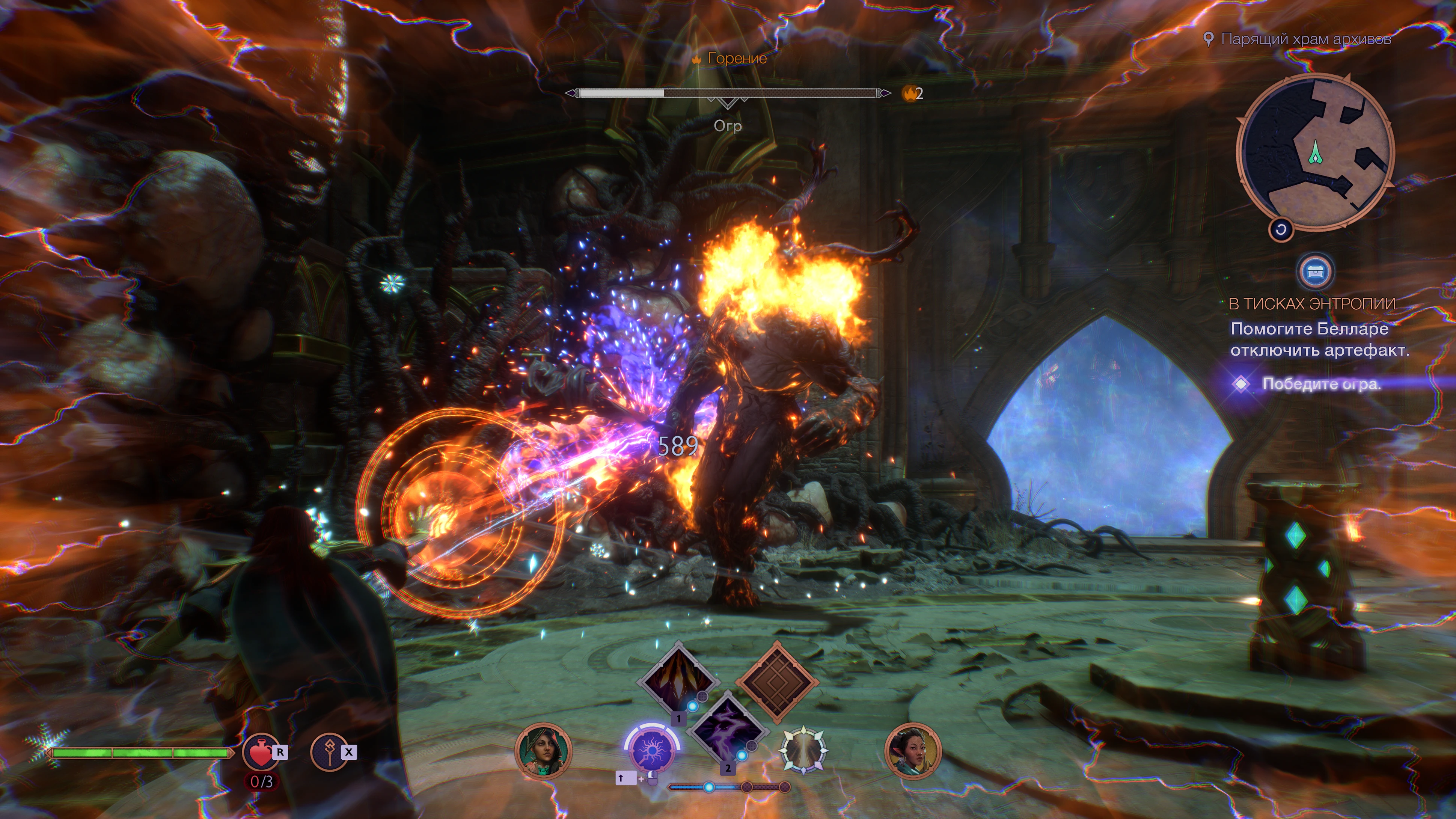
Task: Select the left companion portrait with teal outfit
Action: click(x=543, y=751)
